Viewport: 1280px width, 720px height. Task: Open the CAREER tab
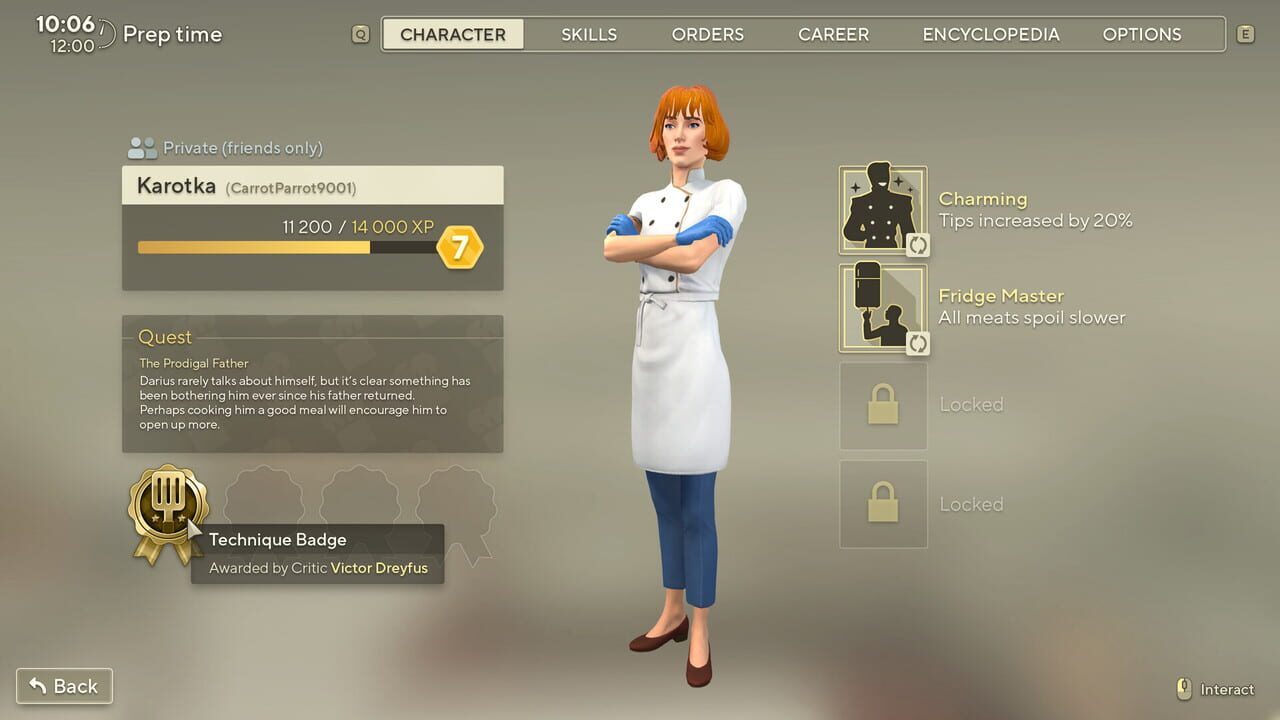point(833,33)
